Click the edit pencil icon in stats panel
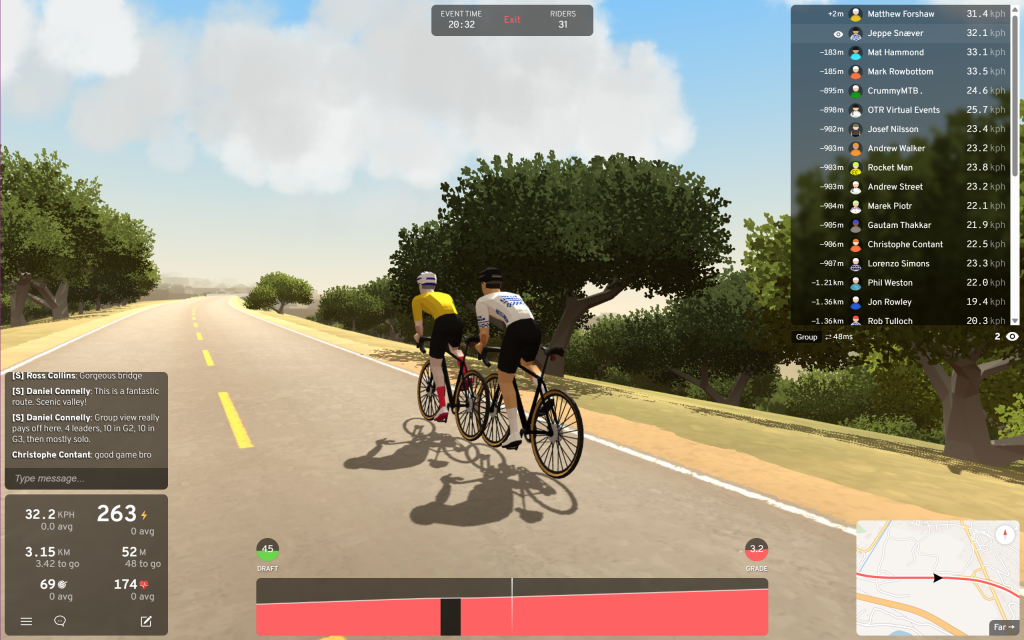The width and height of the screenshot is (1024, 640). (146, 621)
